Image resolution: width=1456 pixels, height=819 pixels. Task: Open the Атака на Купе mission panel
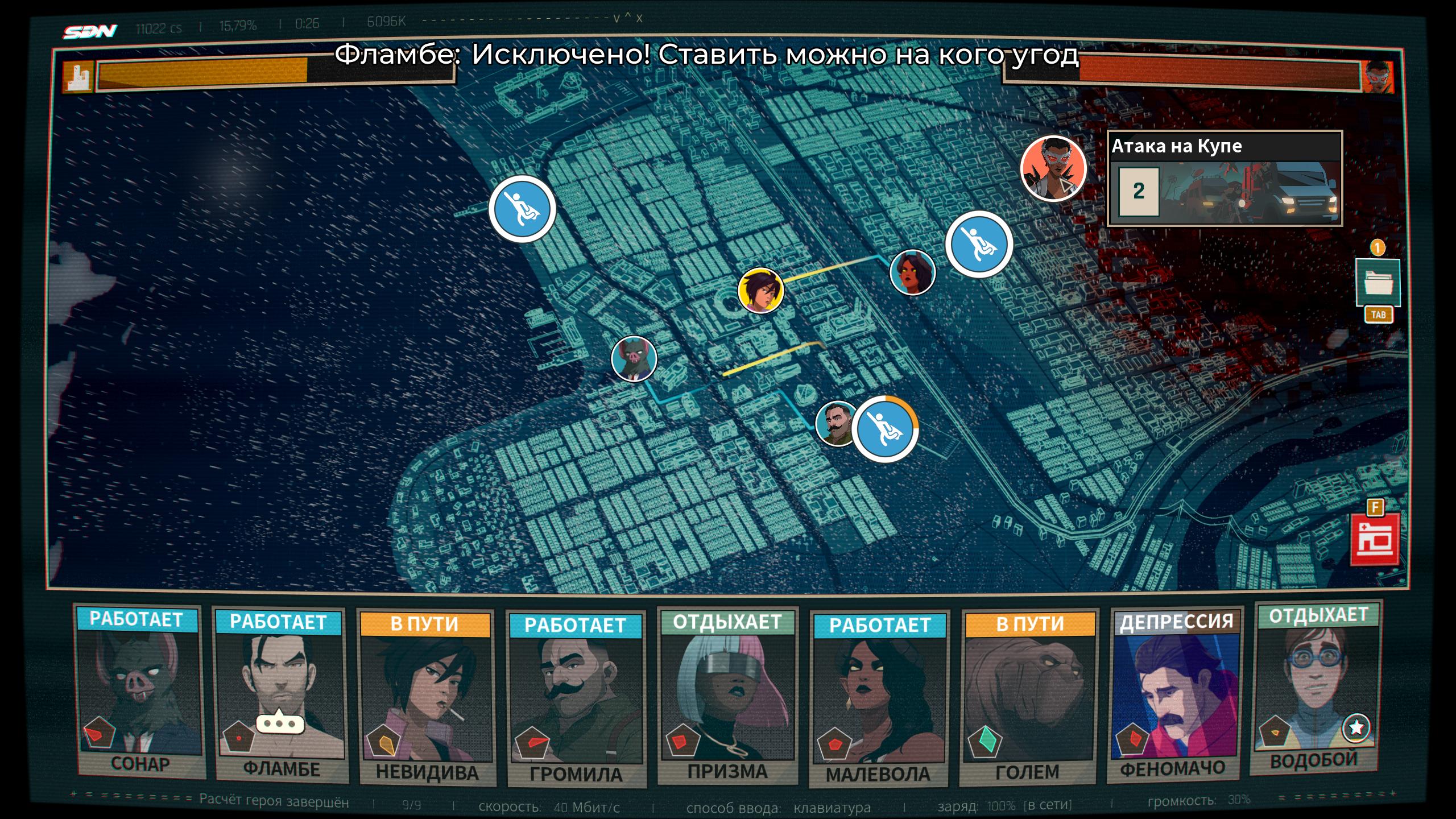click(x=1225, y=179)
